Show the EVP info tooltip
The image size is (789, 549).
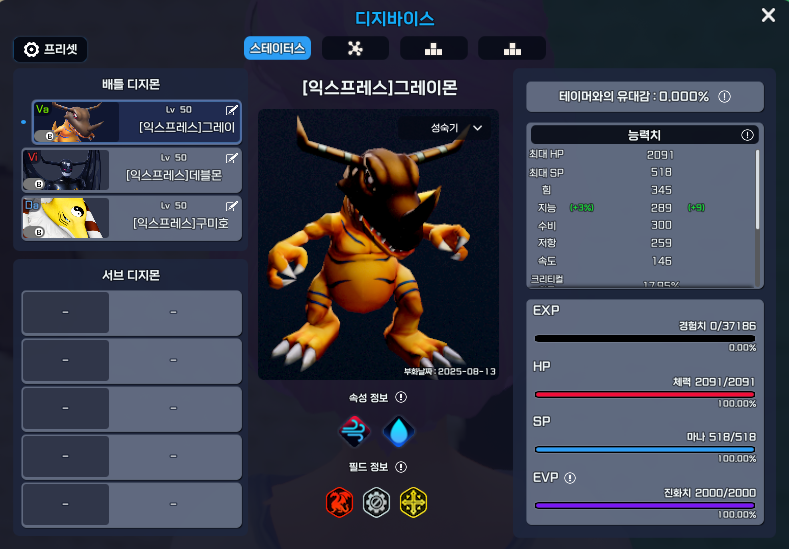tap(570, 478)
